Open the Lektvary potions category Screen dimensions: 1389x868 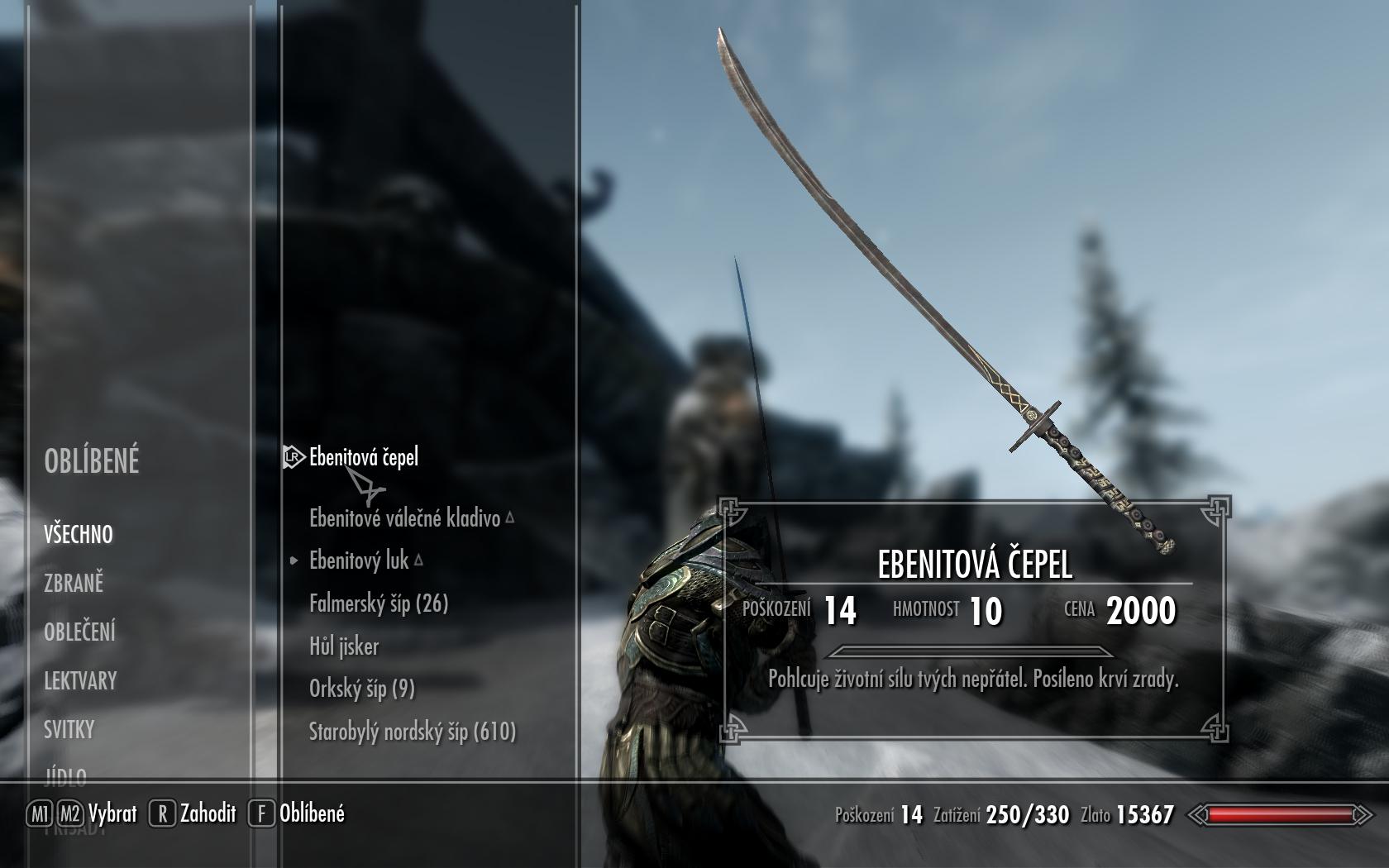click(80, 680)
